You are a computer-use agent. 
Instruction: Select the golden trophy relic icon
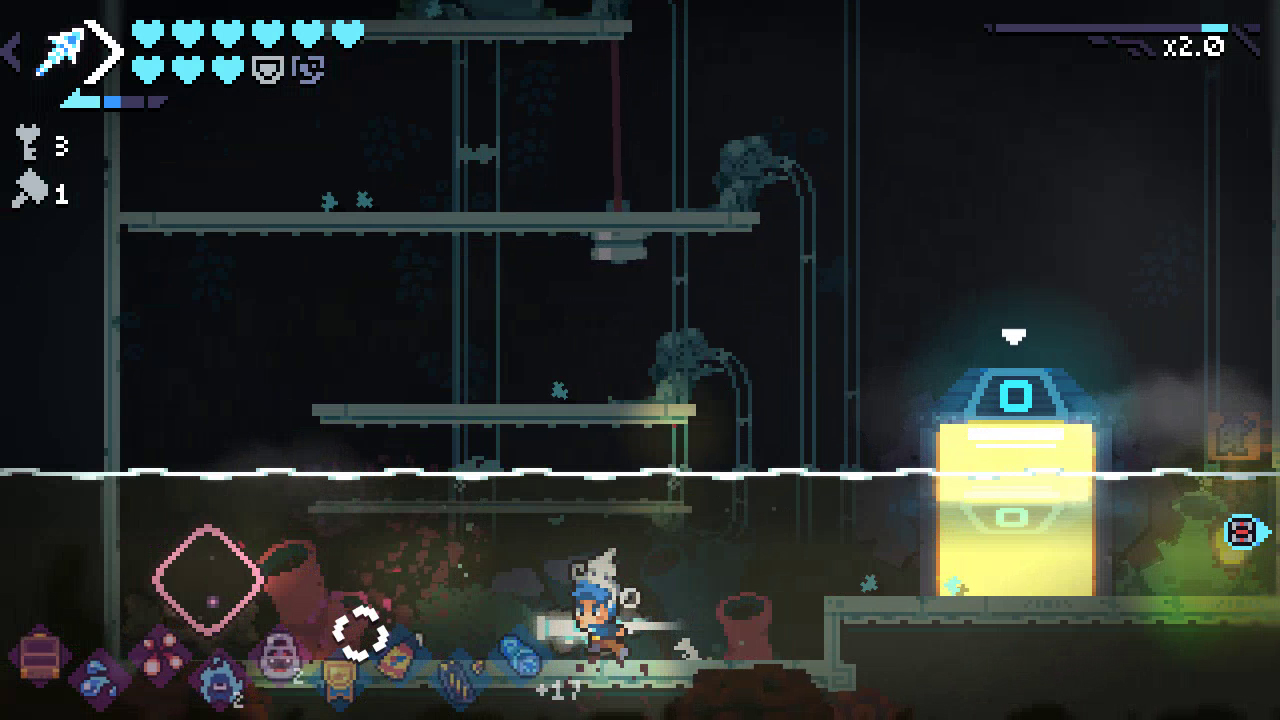(340, 677)
